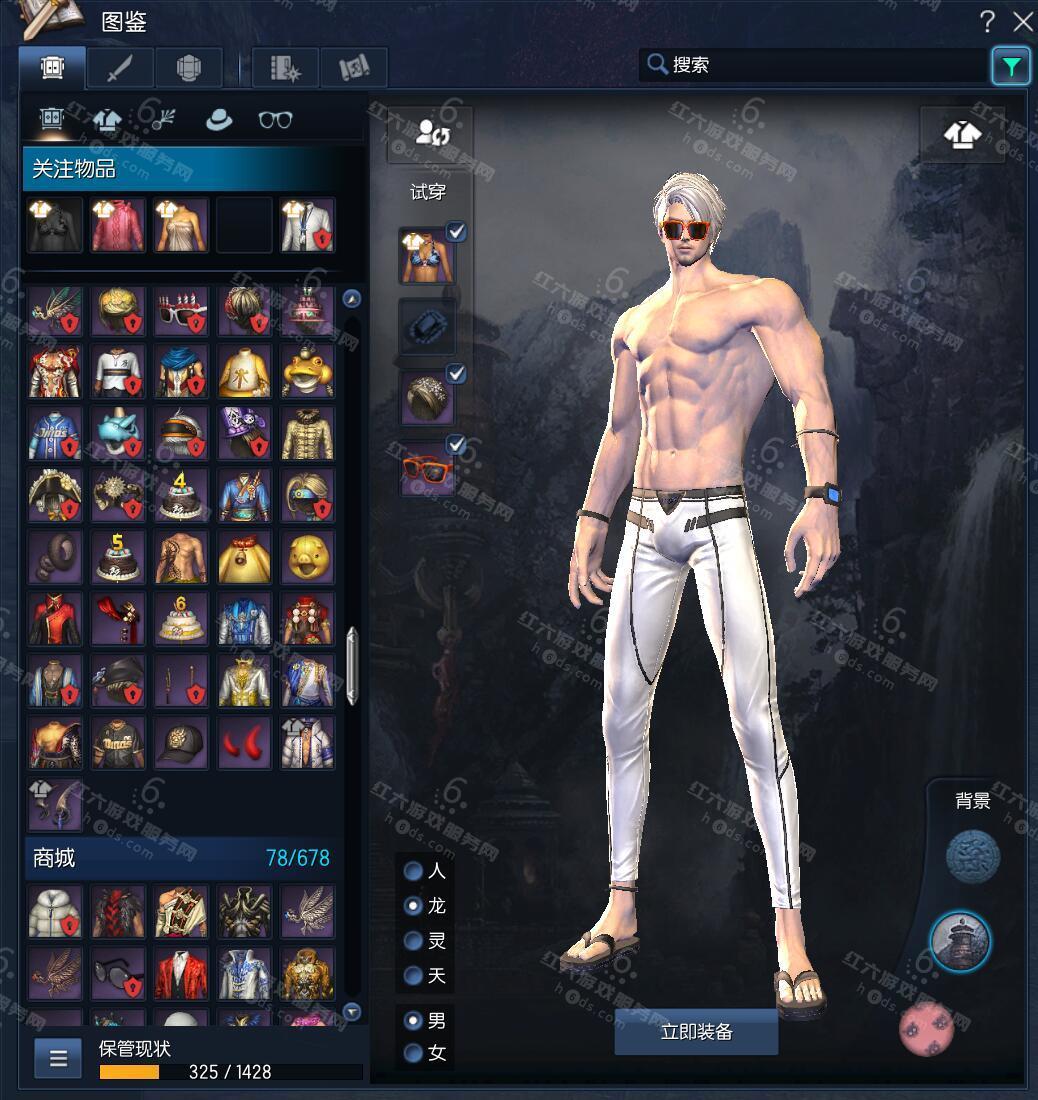Uncheck the orange sunglasses try-on slot
This screenshot has height=1100, width=1038.
pyautogui.click(x=456, y=444)
